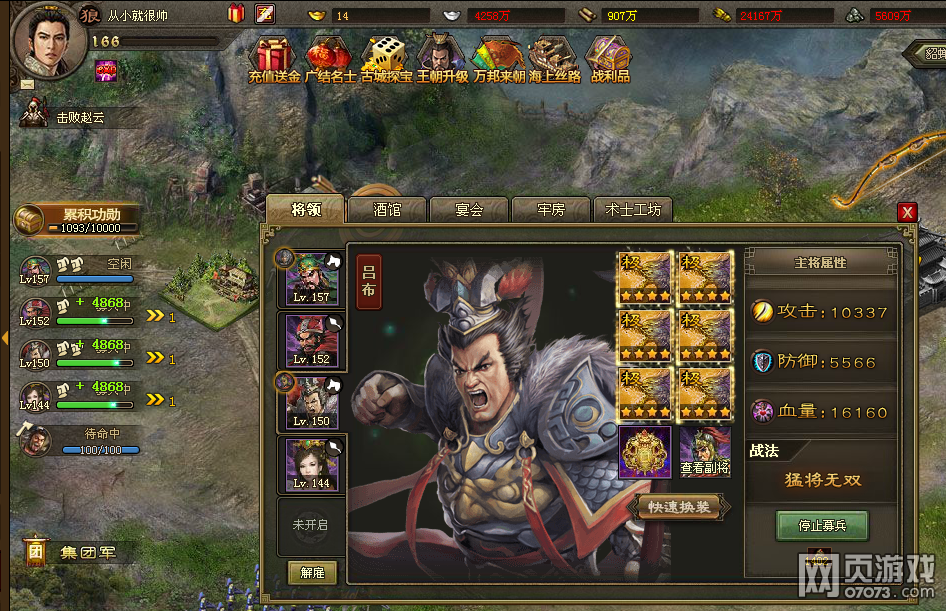Image resolution: width=946 pixels, height=611 pixels.
Task: Click the 解雇 dismiss button
Action: coord(312,572)
